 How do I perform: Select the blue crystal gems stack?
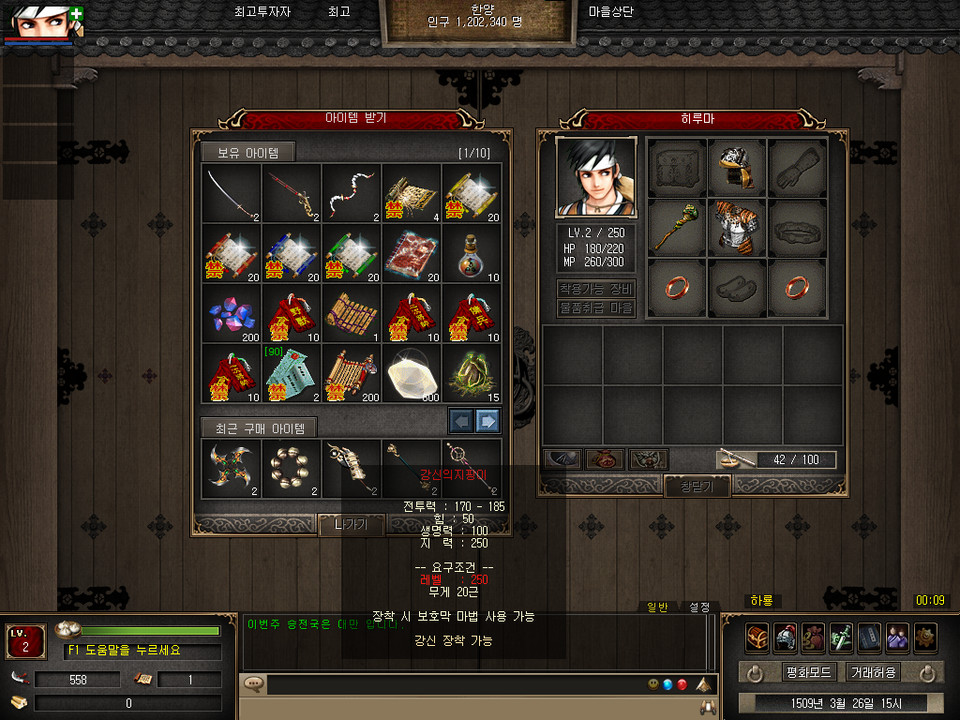(x=232, y=313)
